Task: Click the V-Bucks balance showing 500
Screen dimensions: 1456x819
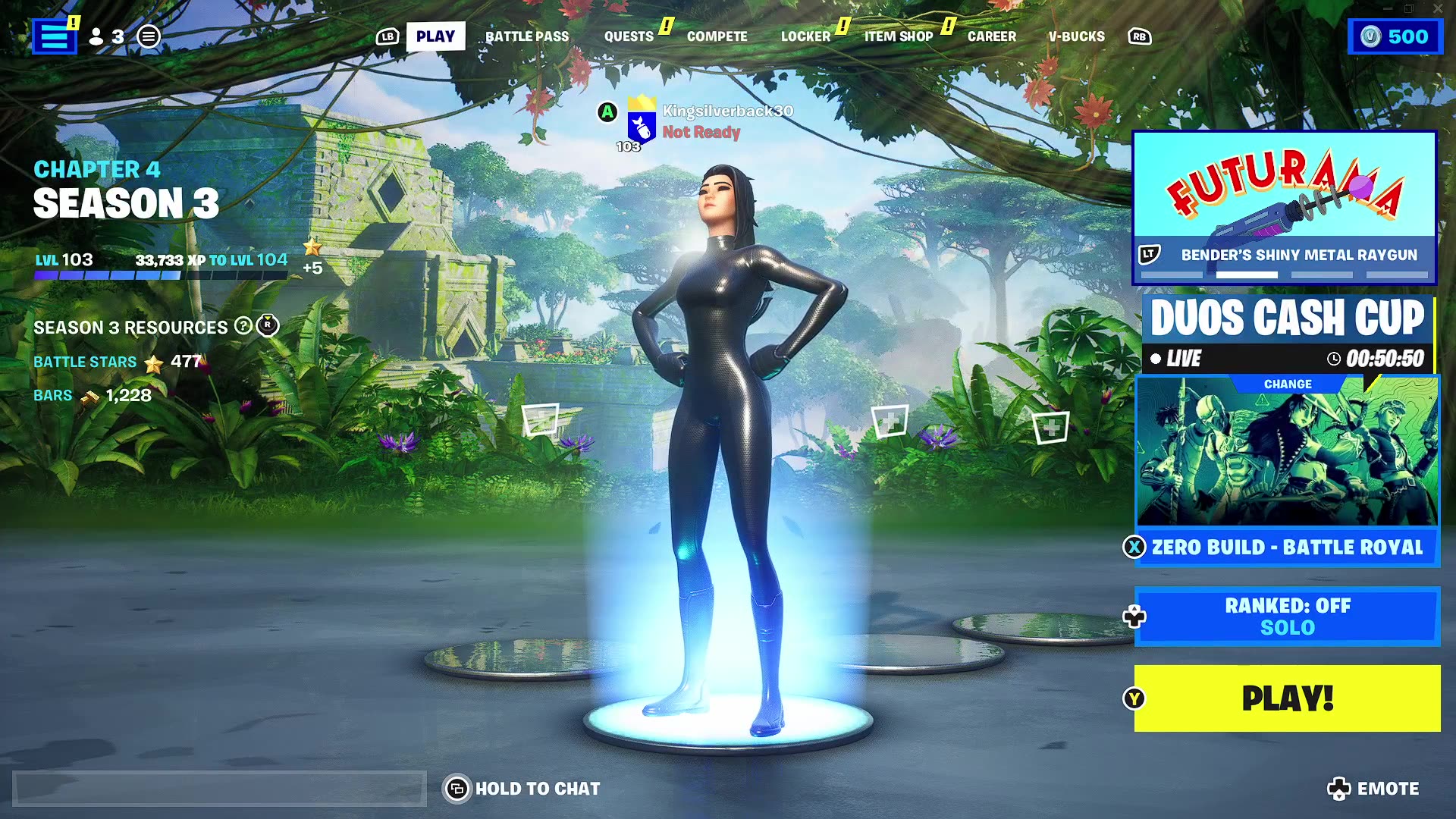Action: [1395, 36]
